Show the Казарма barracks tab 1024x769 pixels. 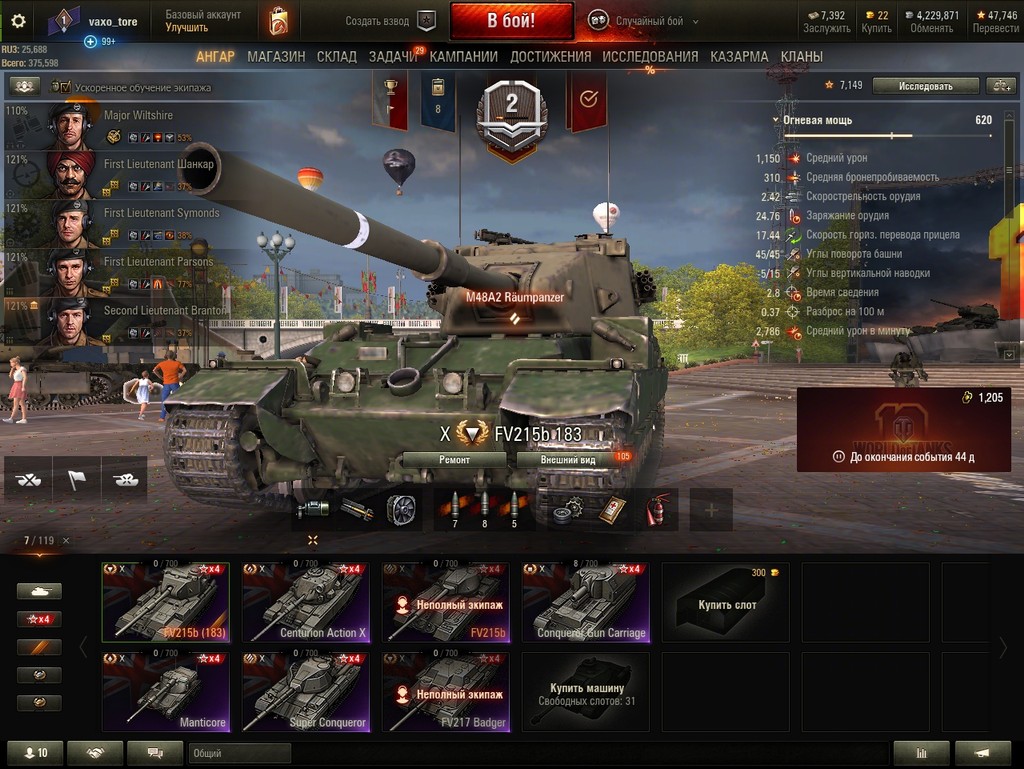click(739, 57)
